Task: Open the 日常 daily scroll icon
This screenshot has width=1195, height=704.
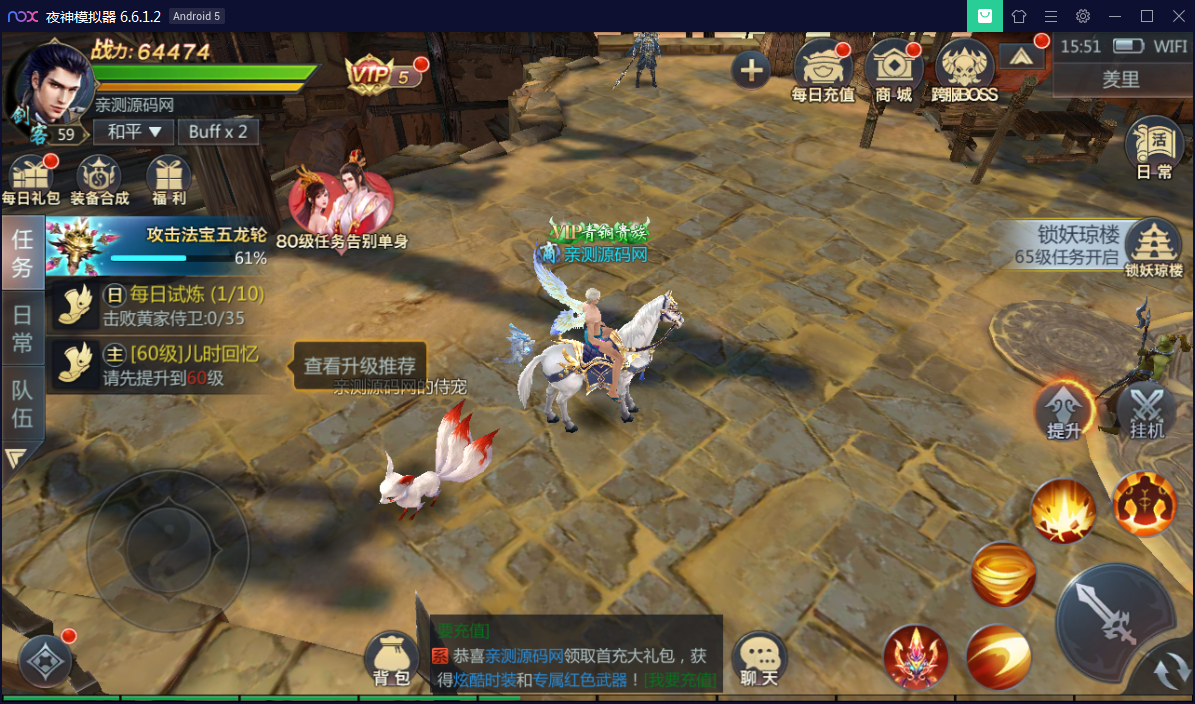Action: click(x=1154, y=150)
